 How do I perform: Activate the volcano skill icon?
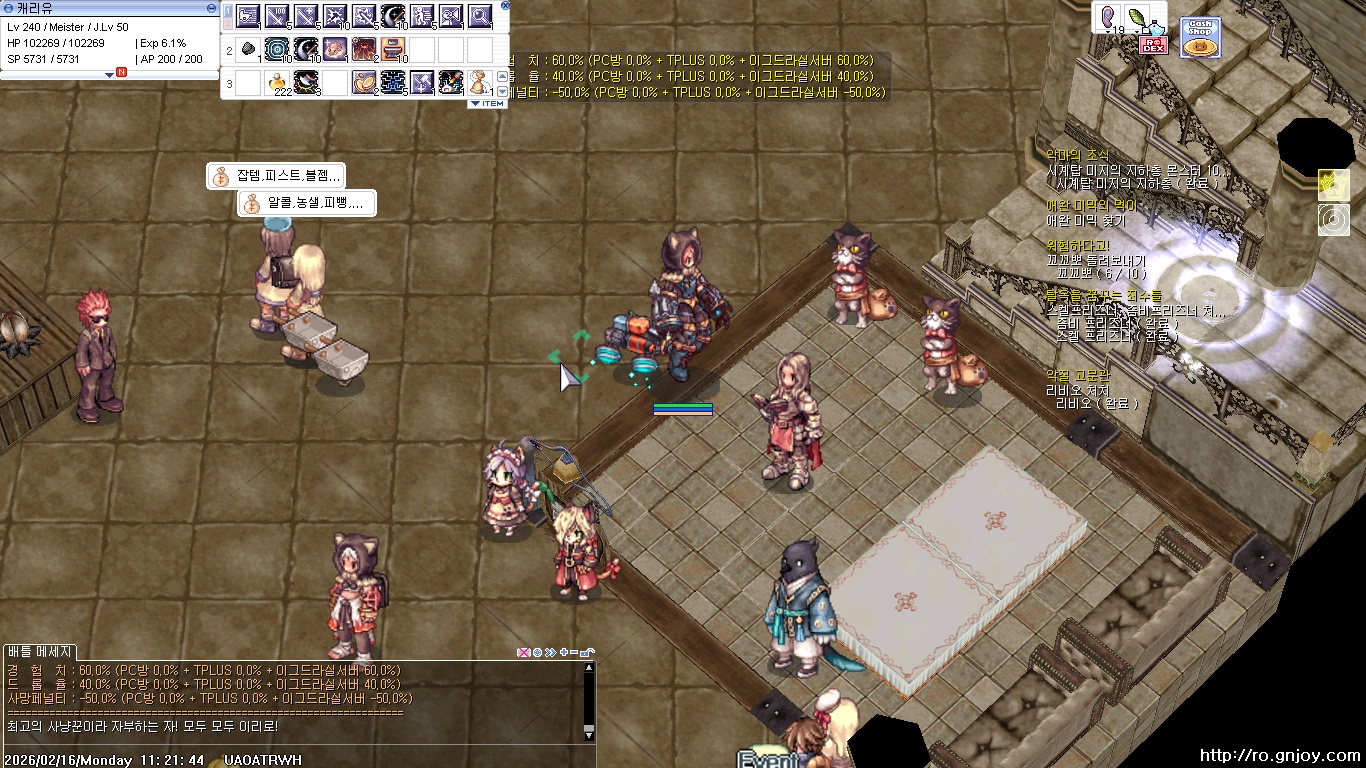click(x=364, y=49)
